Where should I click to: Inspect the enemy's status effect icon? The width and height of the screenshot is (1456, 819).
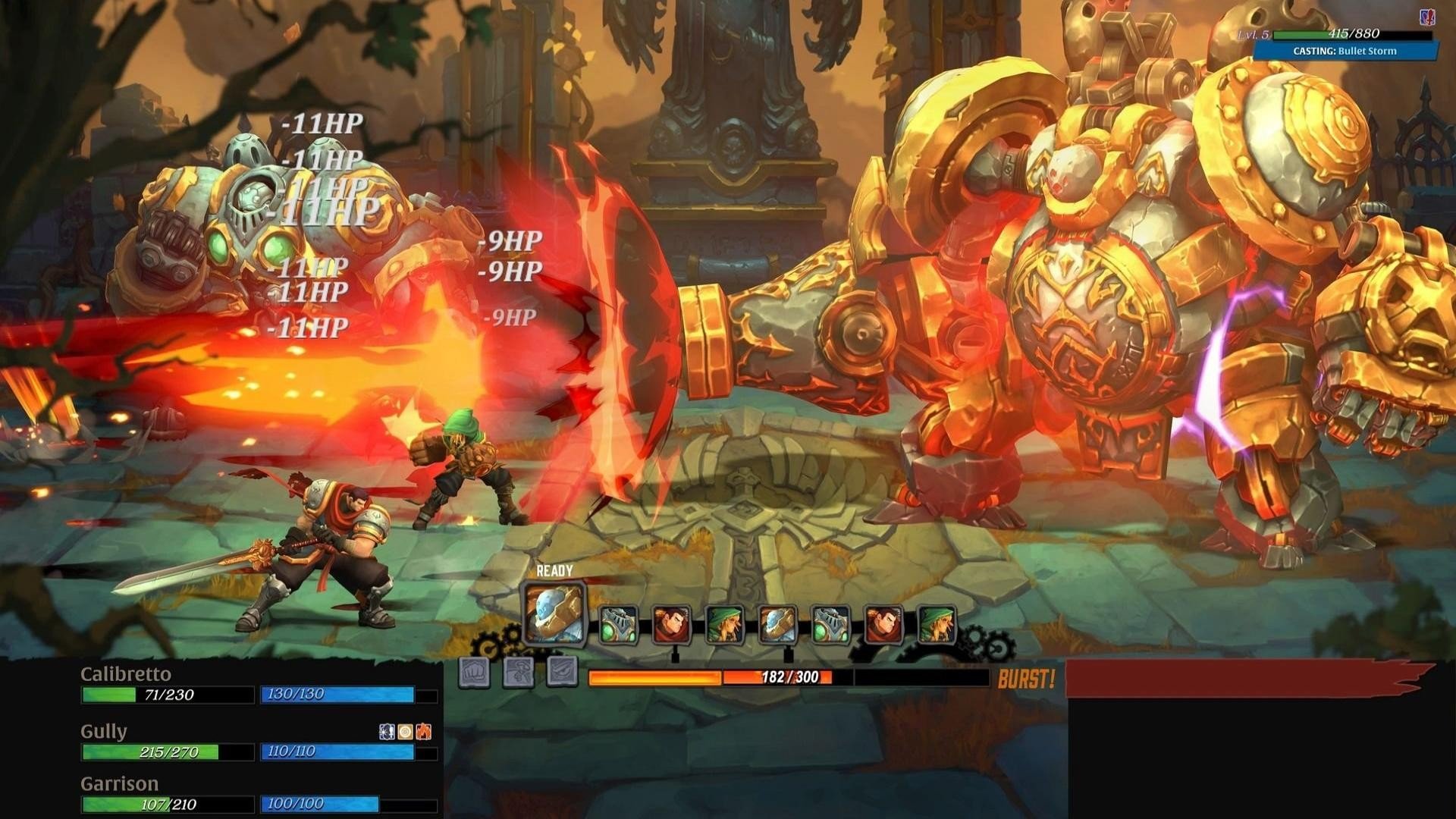coord(1427,17)
